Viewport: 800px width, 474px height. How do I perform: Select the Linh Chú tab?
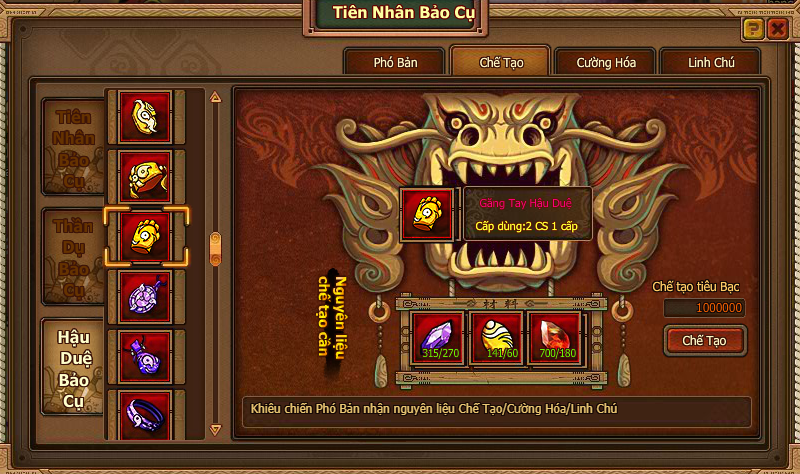711,62
